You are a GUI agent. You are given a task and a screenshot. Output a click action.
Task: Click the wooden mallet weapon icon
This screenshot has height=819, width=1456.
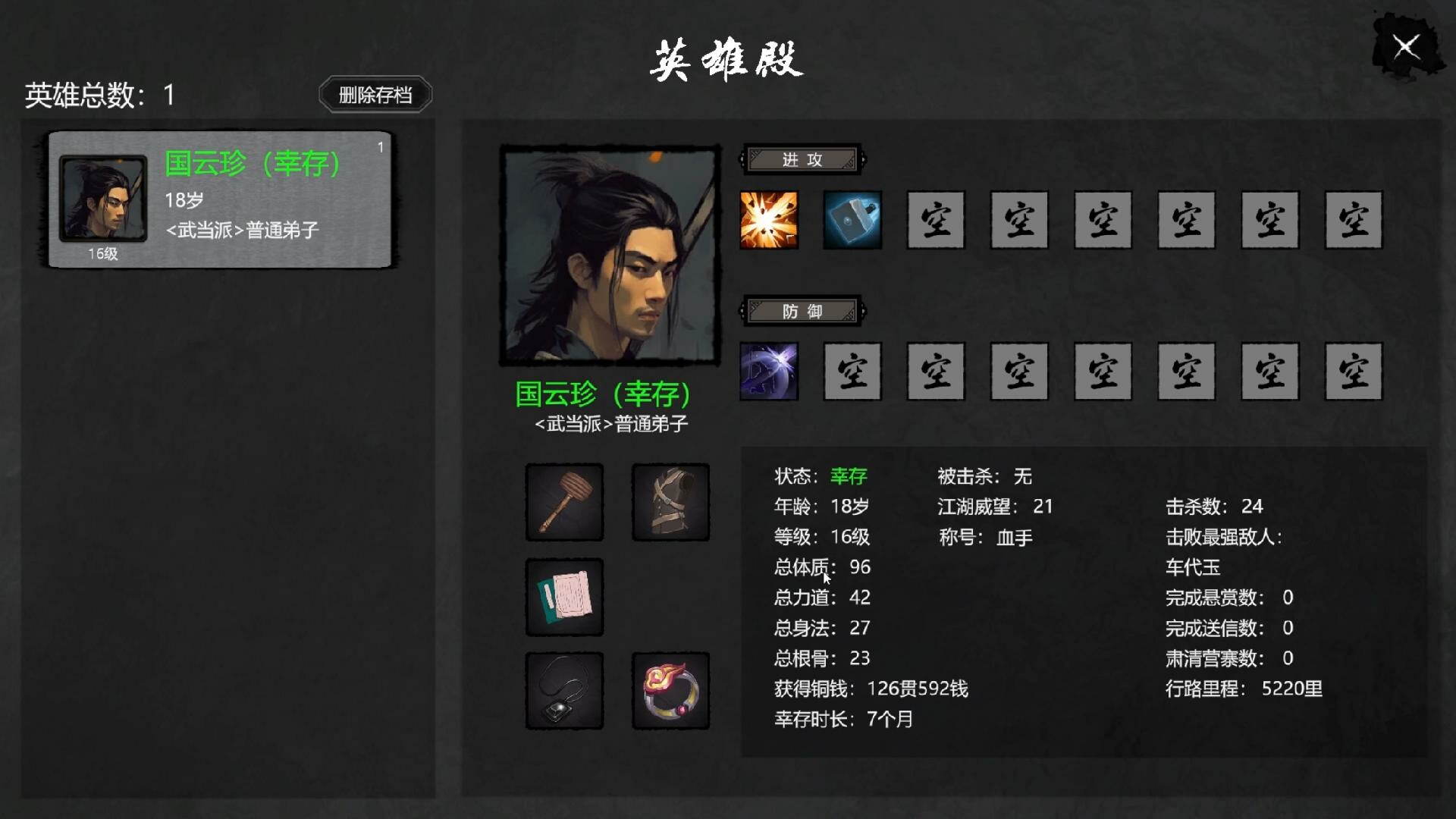coord(564,503)
